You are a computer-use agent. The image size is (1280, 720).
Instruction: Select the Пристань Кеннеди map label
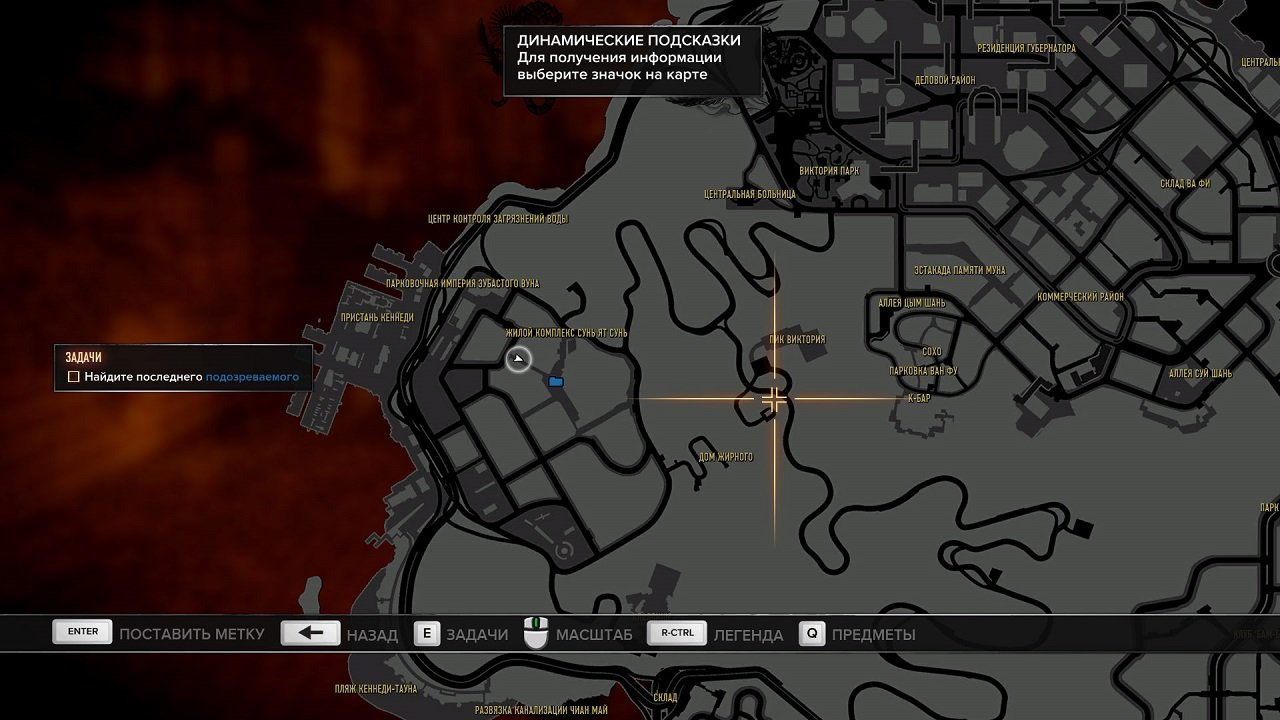pyautogui.click(x=377, y=317)
